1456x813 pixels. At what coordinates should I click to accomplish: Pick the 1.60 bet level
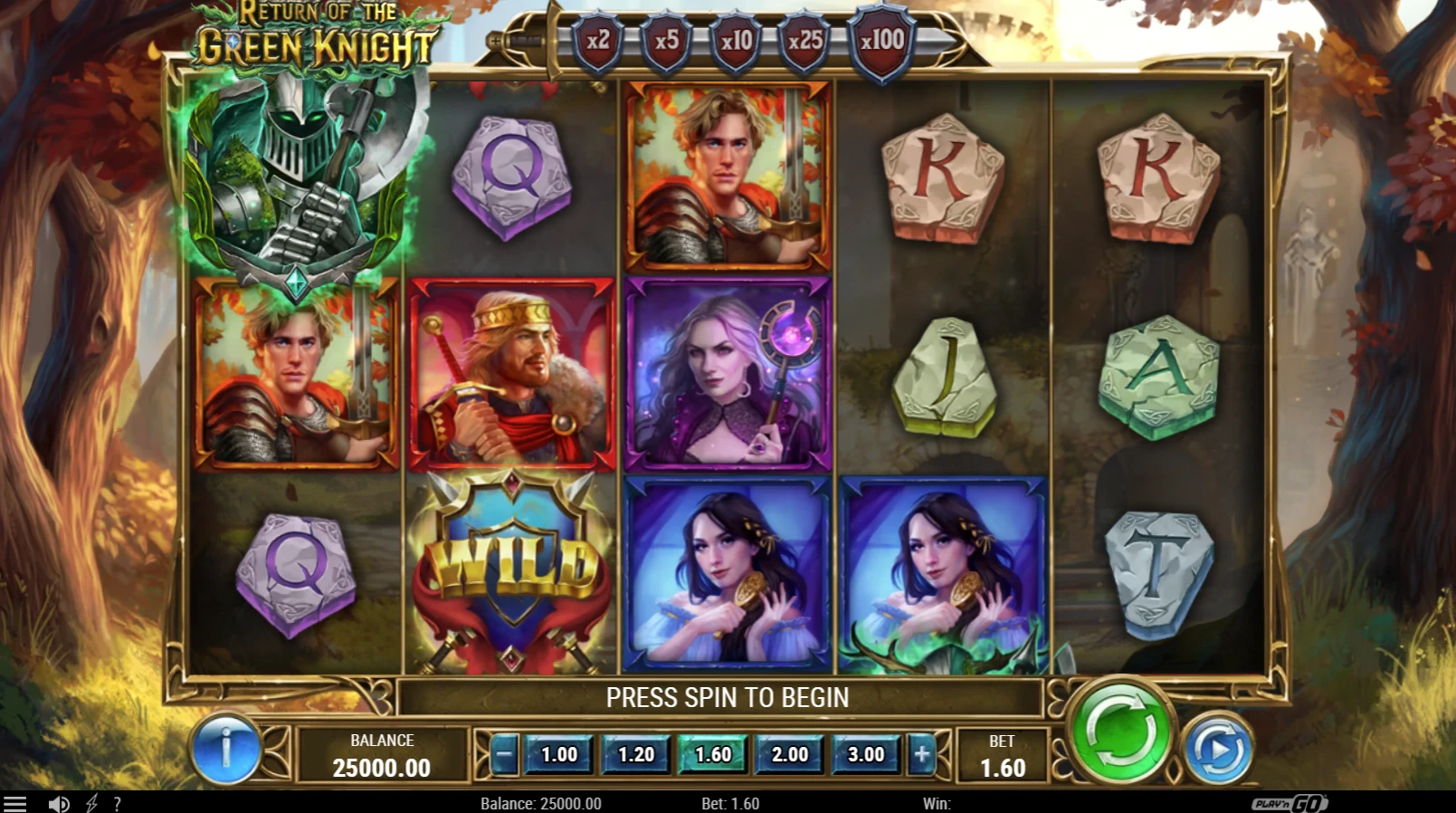[712, 754]
